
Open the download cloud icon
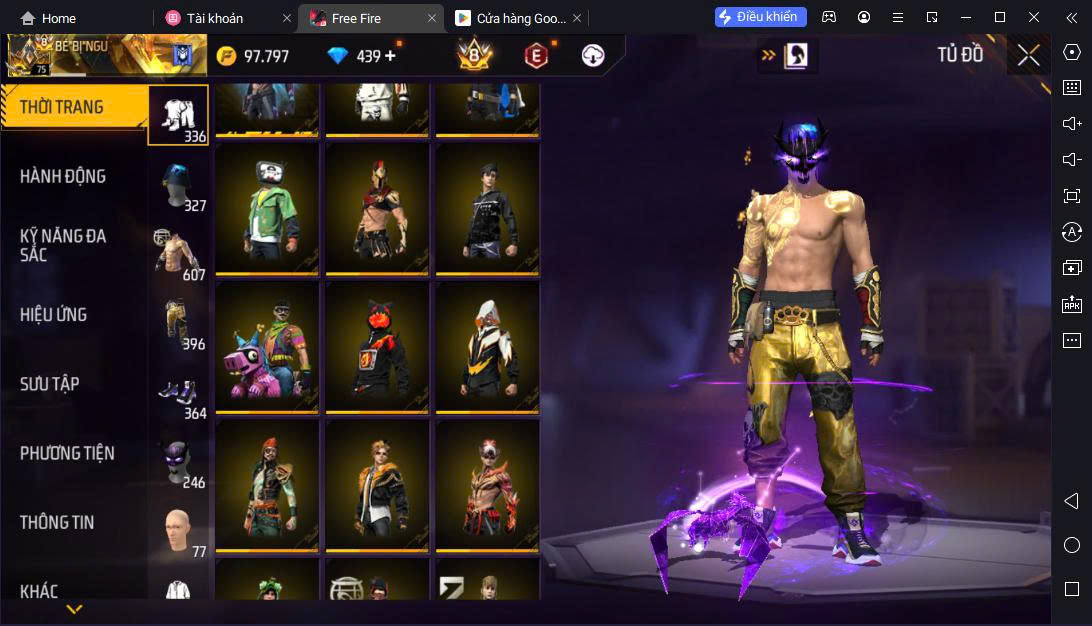click(x=593, y=56)
